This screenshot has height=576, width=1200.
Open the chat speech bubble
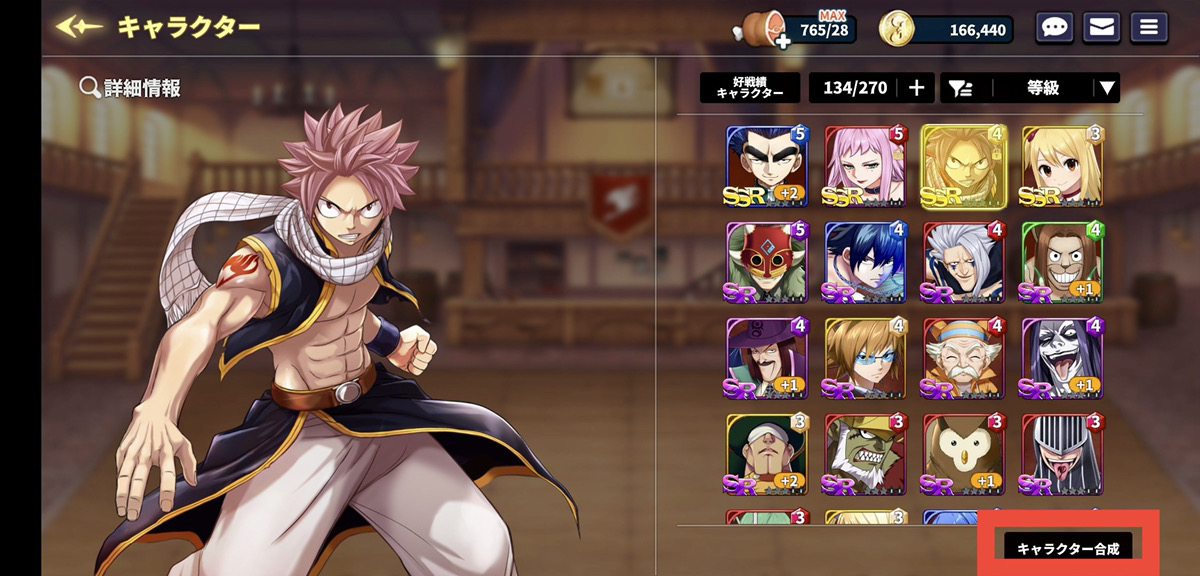pos(1054,28)
